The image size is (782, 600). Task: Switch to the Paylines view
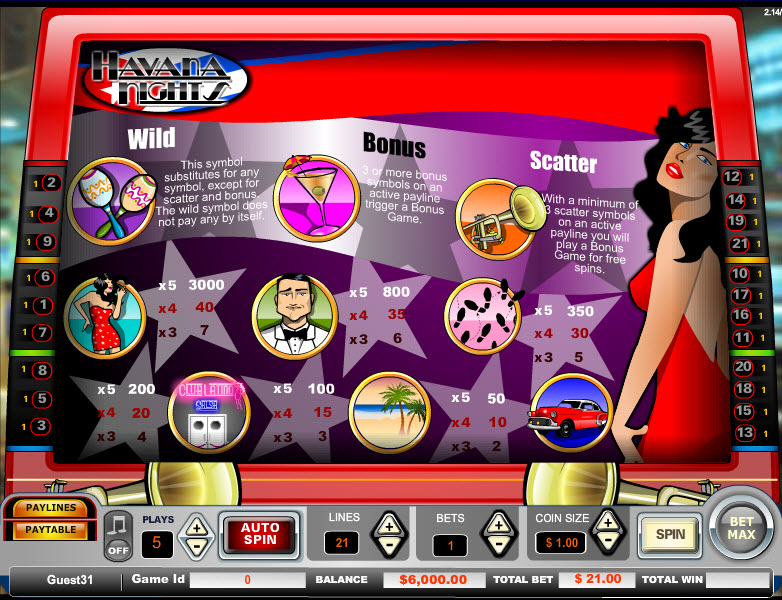51,509
